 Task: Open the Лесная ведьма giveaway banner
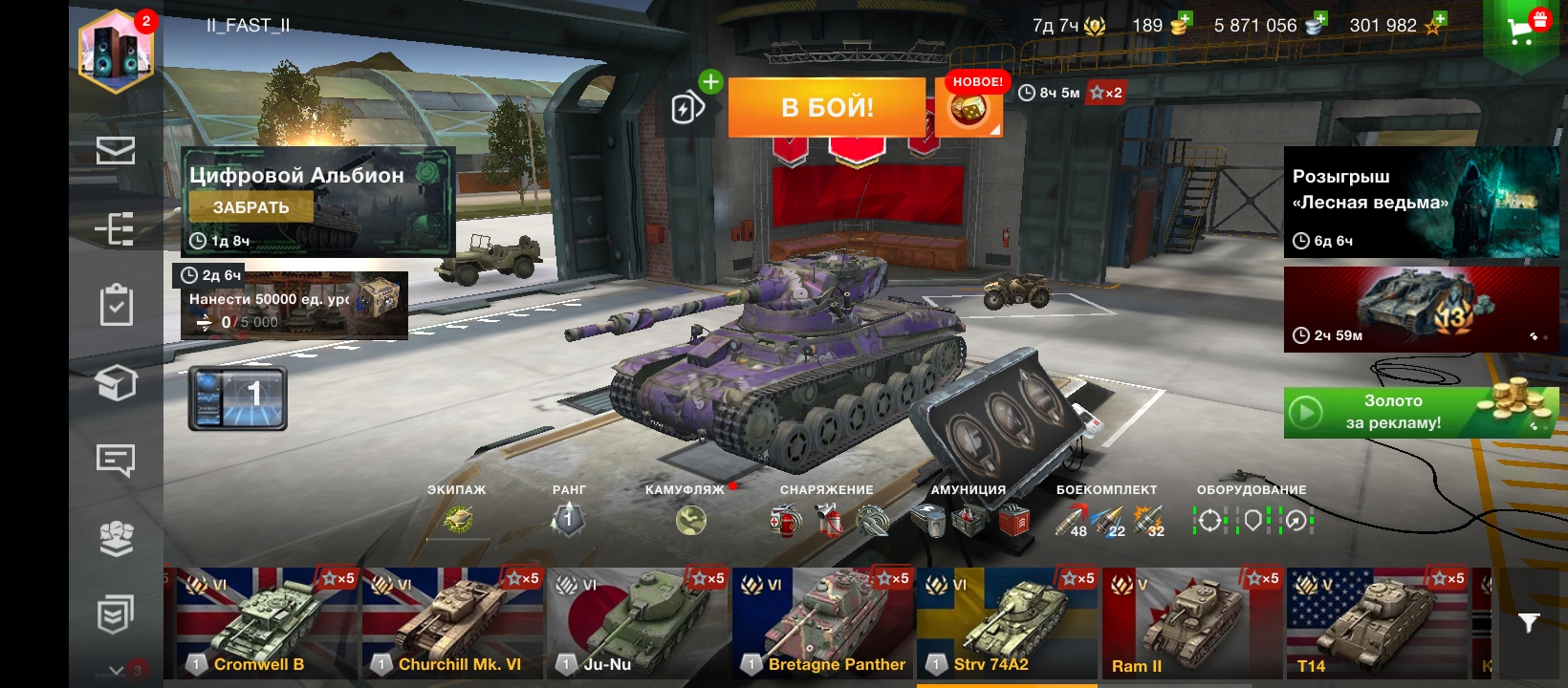click(1420, 203)
